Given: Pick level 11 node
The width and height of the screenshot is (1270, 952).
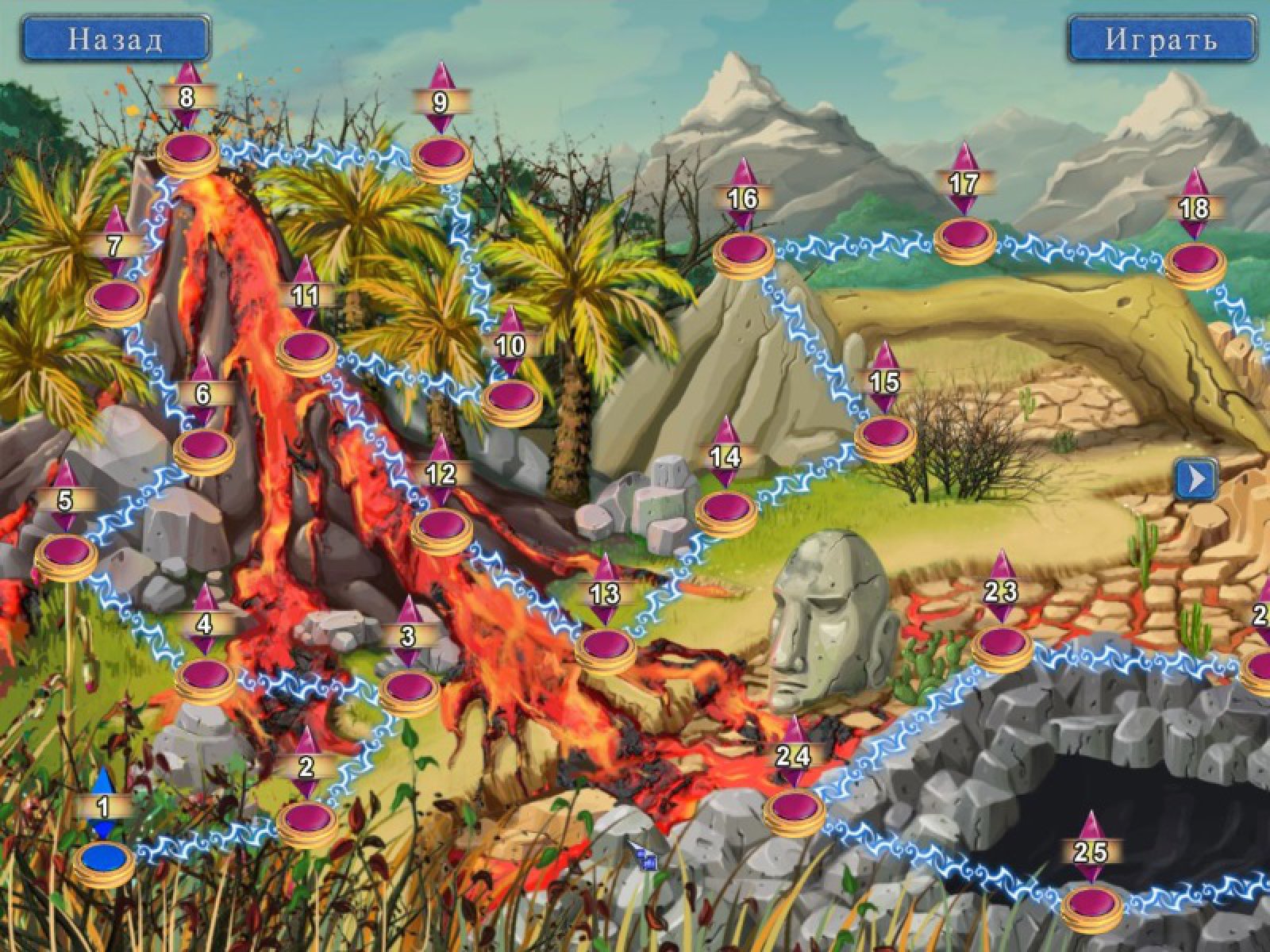Looking at the screenshot, I should [x=307, y=347].
